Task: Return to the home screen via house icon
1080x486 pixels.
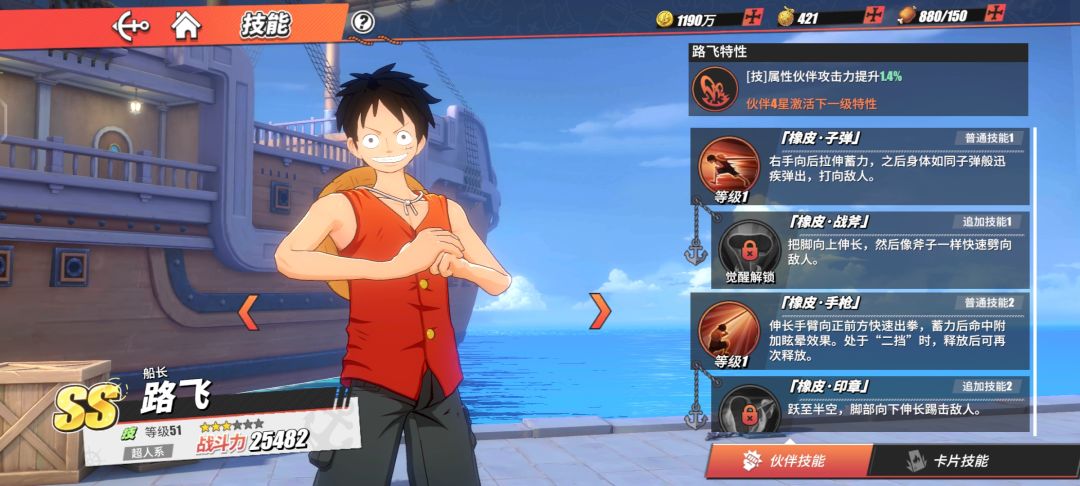Action: click(x=185, y=23)
